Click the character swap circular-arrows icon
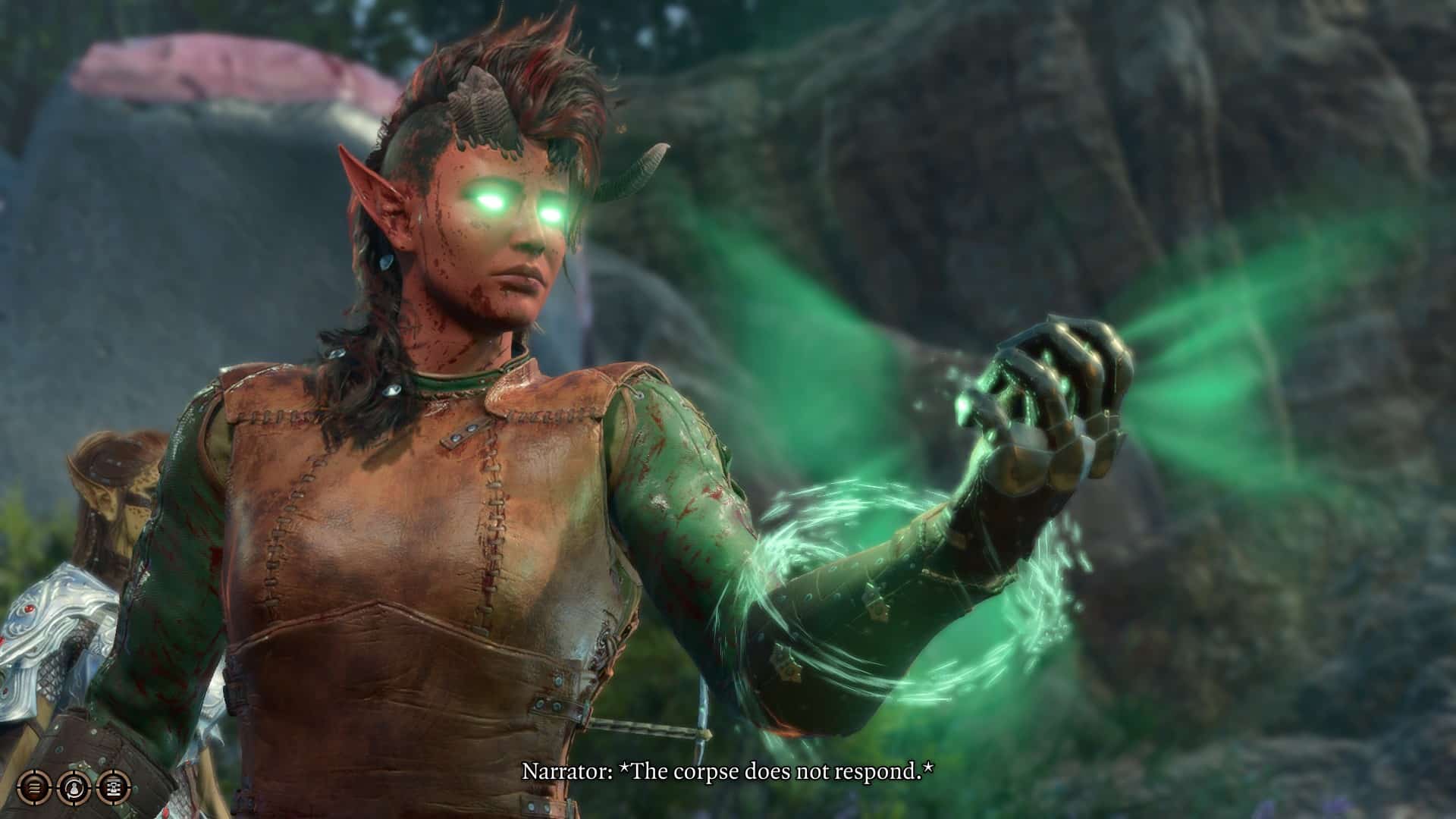 tap(74, 786)
